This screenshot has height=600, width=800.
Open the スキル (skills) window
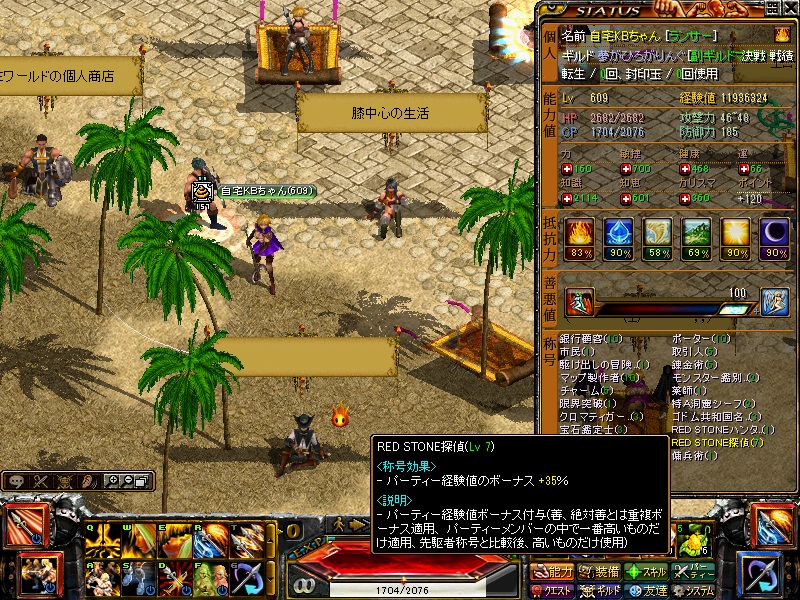point(647,572)
